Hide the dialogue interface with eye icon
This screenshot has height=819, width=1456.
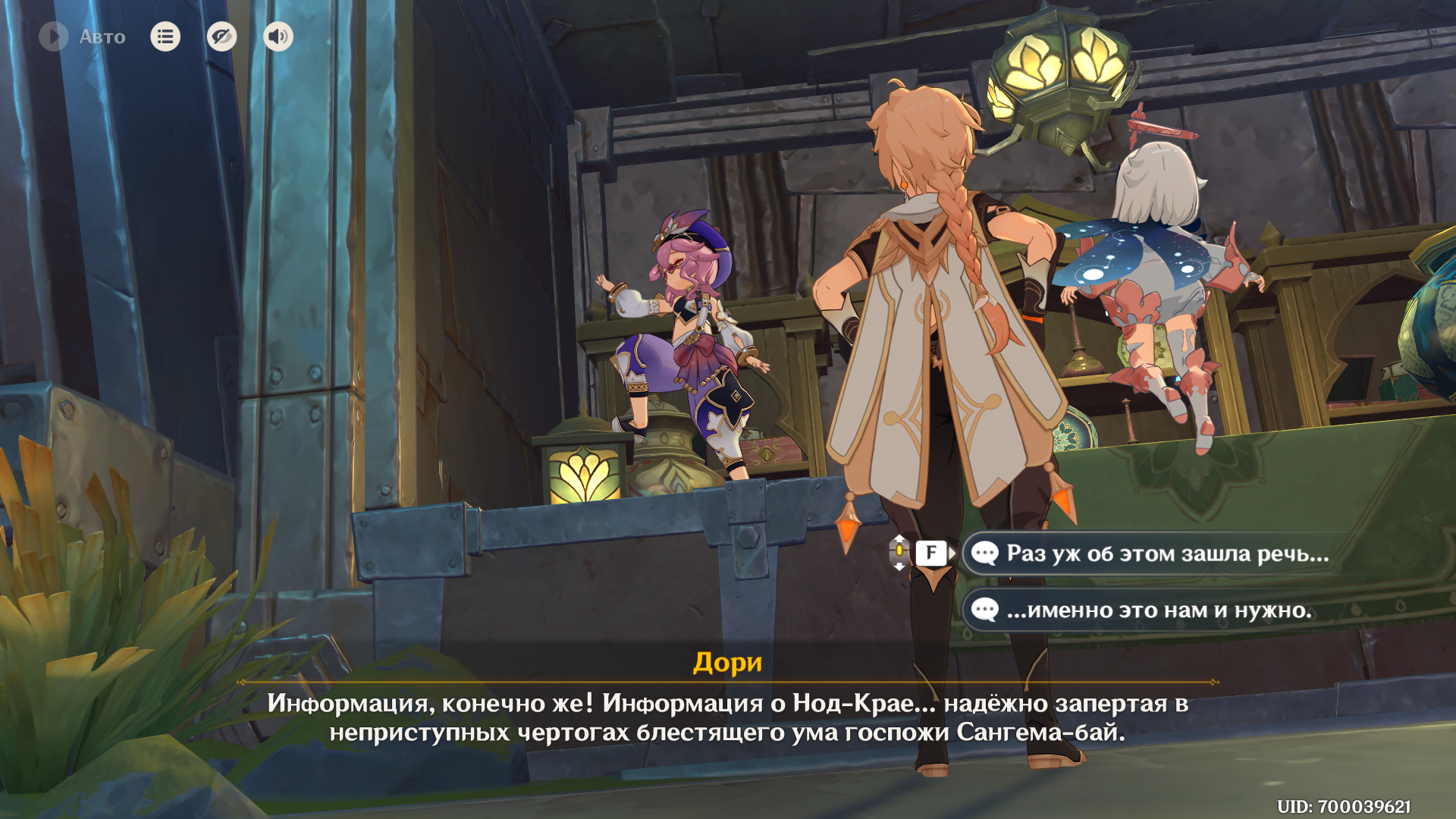coord(221,36)
